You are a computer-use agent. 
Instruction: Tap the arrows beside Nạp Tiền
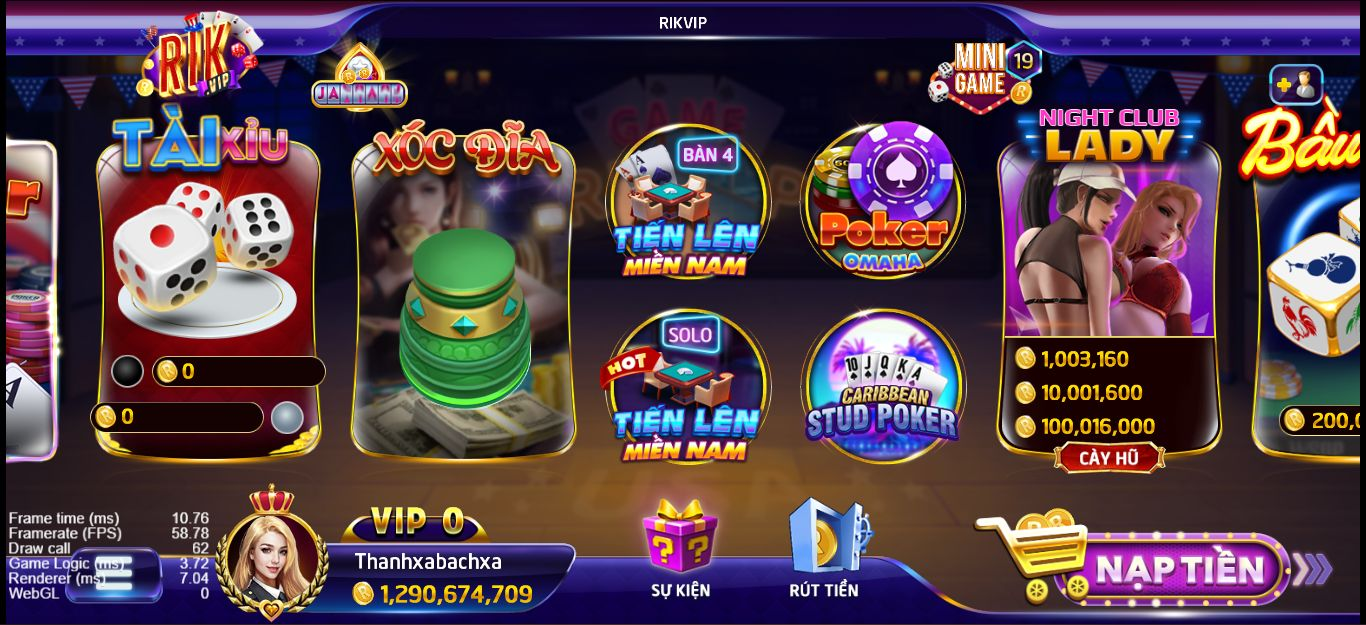(1312, 570)
